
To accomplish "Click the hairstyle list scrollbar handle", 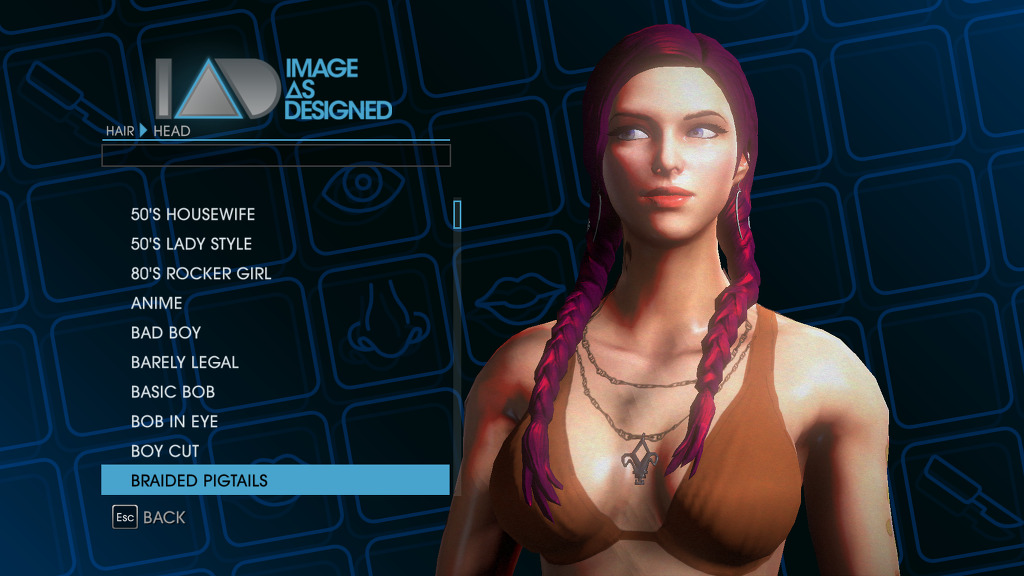I will 457,214.
